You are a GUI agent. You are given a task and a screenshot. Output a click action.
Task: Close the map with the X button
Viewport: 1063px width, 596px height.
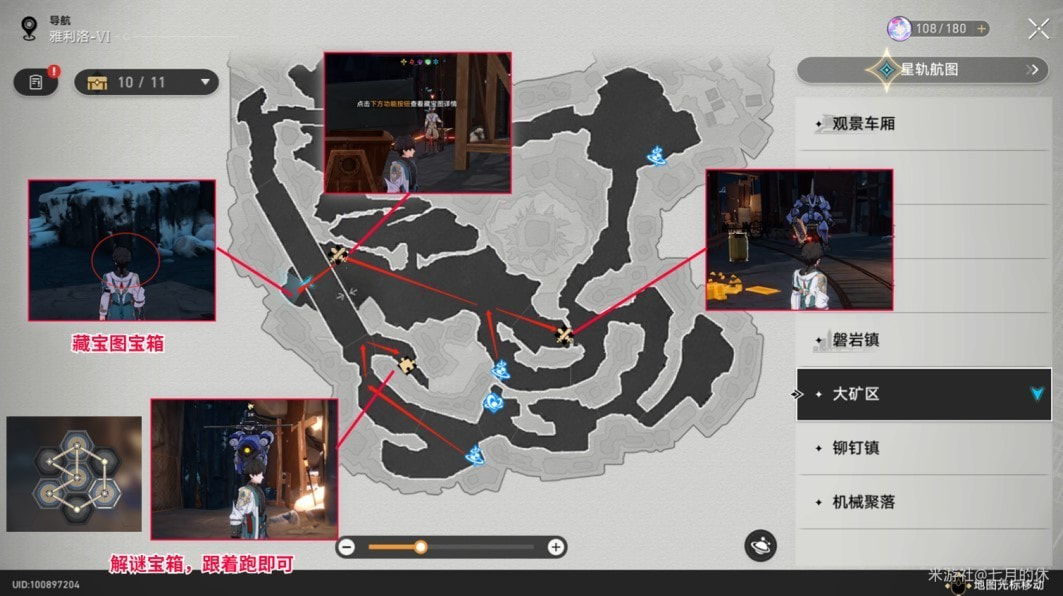(1039, 29)
